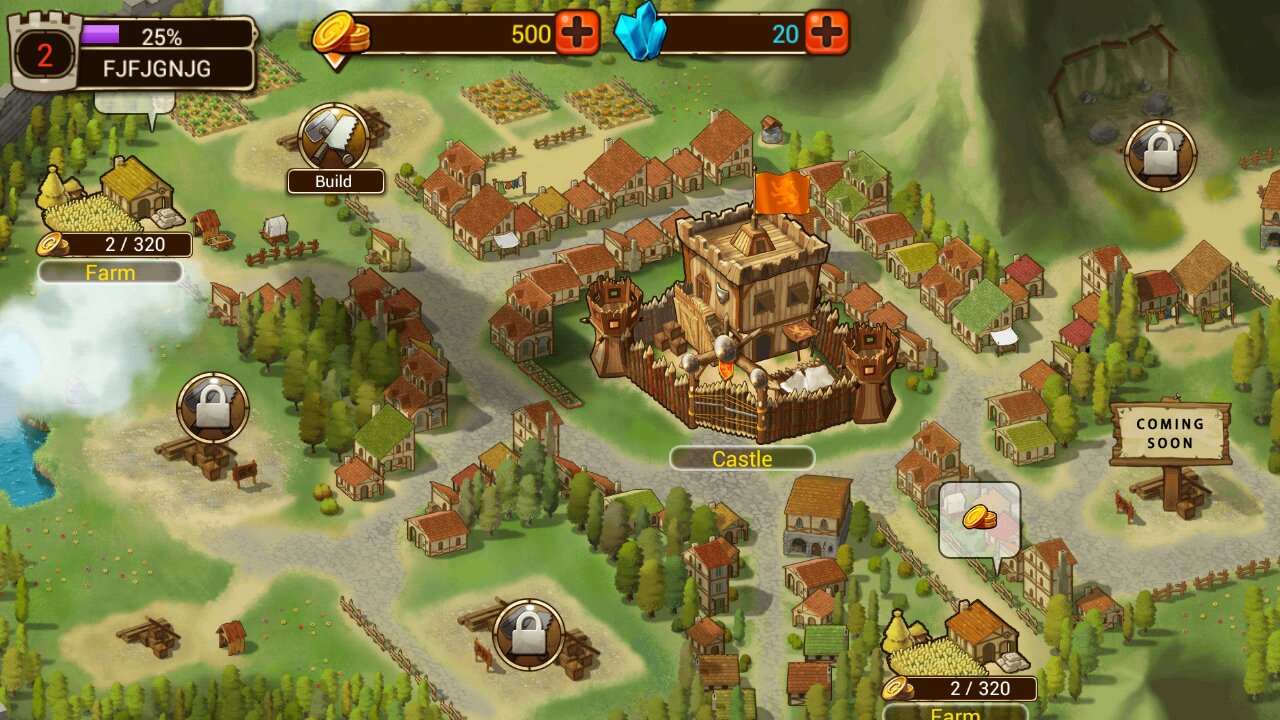Screen dimensions: 1280x720
Task: Check the Coming Soon signboard
Action: point(1170,433)
